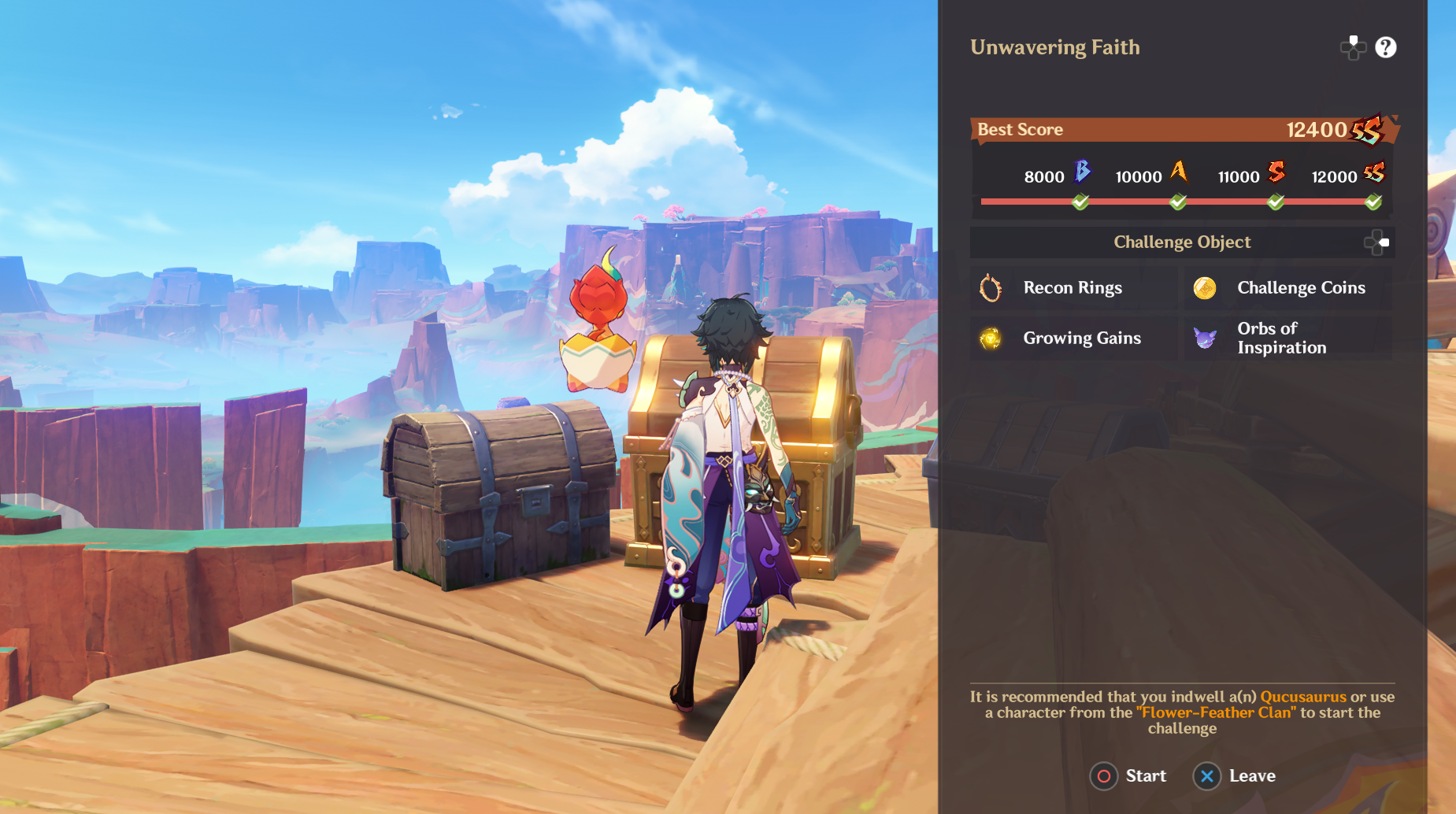Click the Challenge Object header bar
The width and height of the screenshot is (1456, 814).
point(1181,242)
